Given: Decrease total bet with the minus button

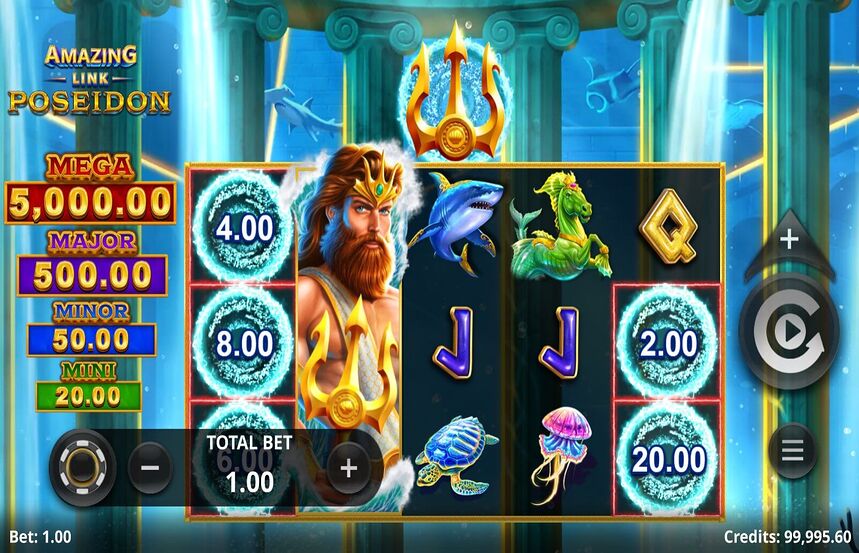Looking at the screenshot, I should tap(150, 467).
